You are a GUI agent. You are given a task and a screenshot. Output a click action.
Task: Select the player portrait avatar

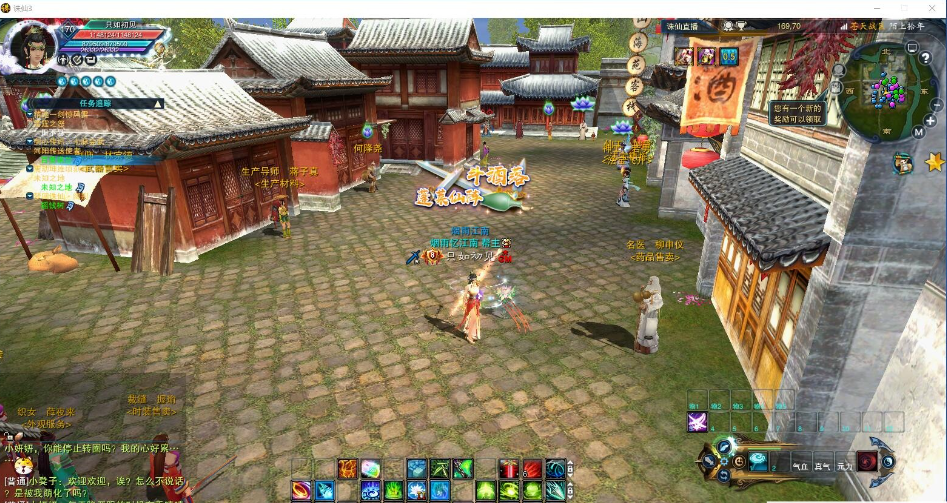click(30, 47)
